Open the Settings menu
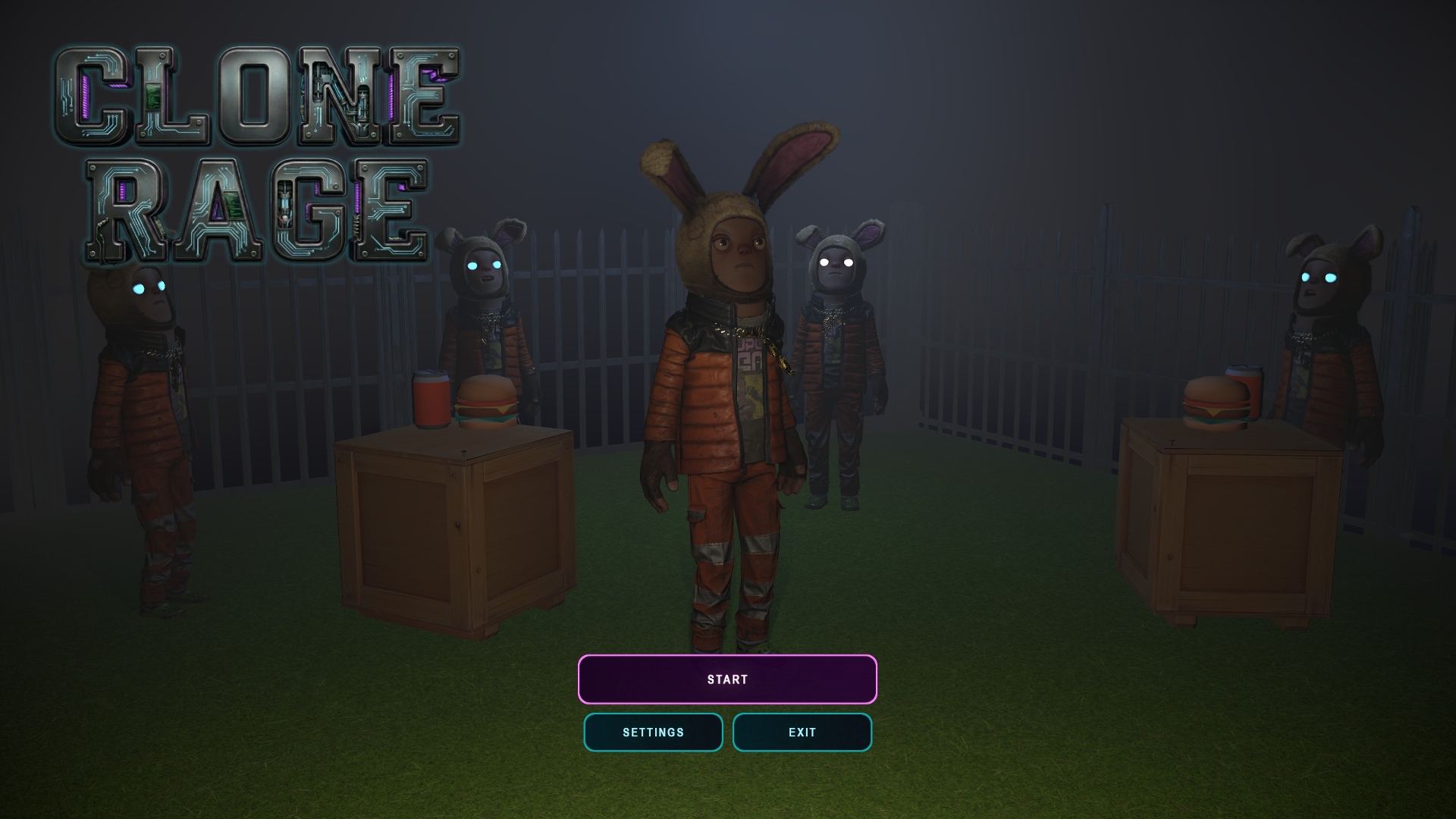The image size is (1456, 819). (x=653, y=733)
